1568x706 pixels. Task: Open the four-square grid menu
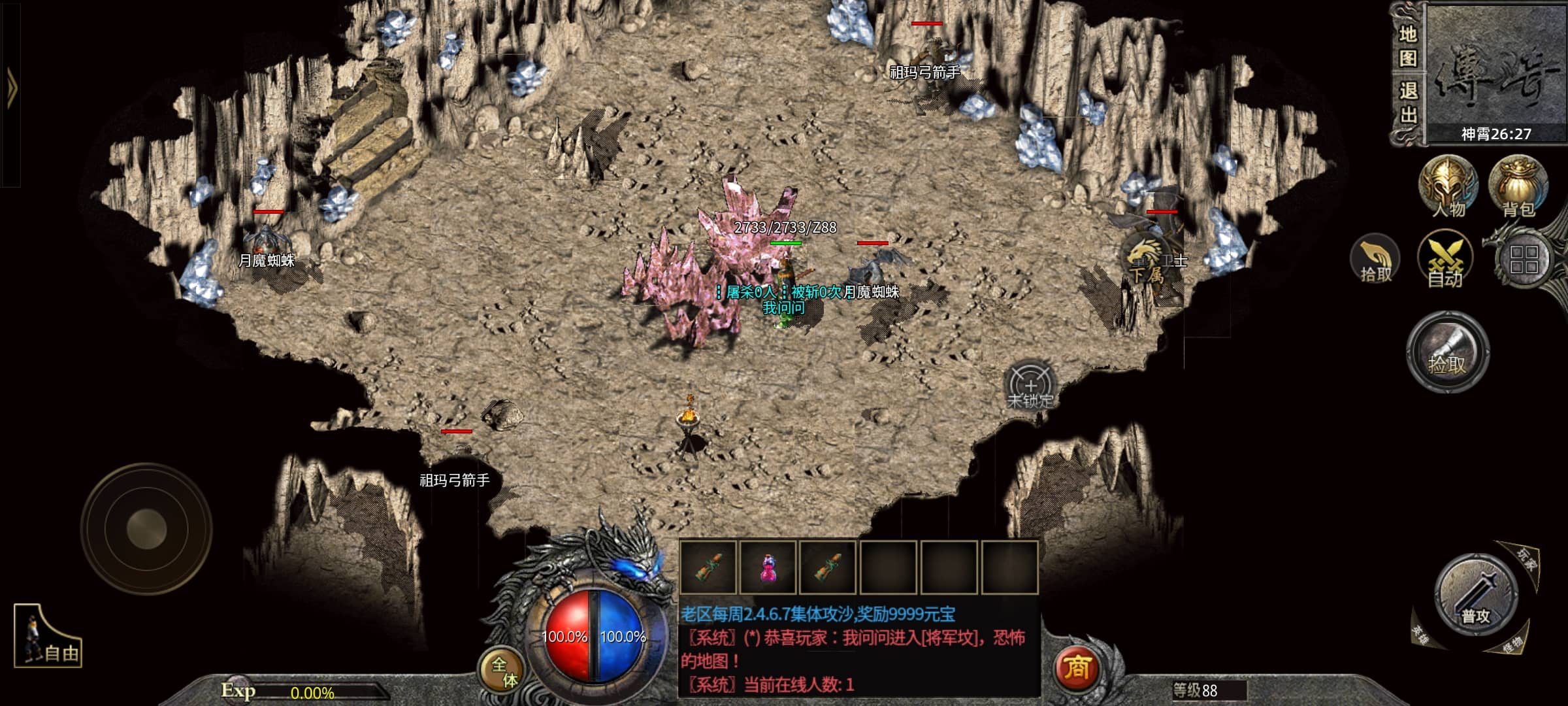point(1524,260)
